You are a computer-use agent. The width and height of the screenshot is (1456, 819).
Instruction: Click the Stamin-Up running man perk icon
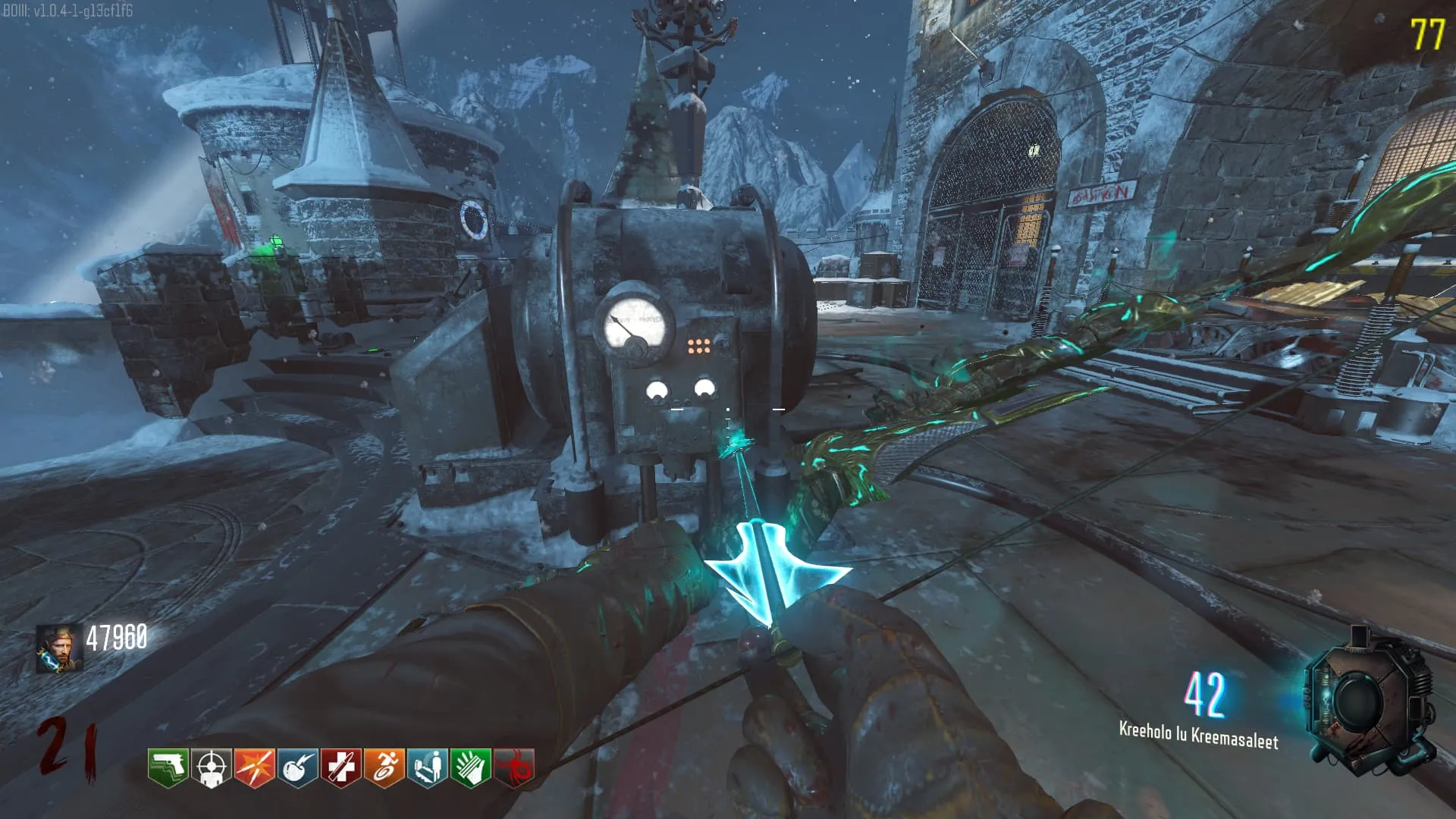[384, 768]
